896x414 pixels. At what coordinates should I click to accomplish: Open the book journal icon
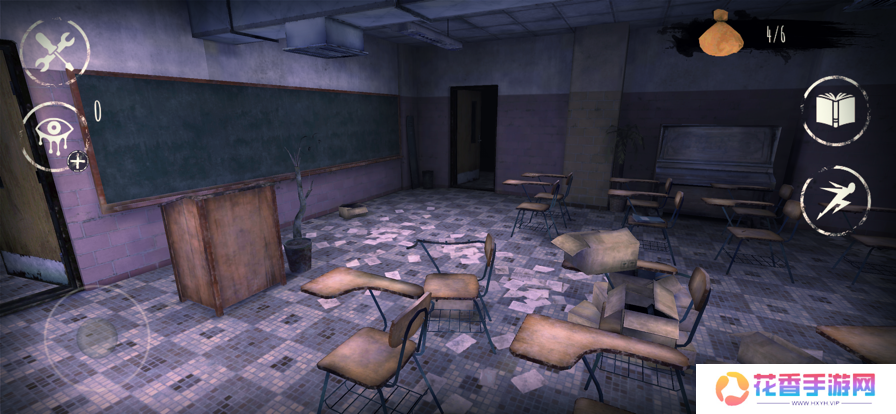(x=834, y=110)
